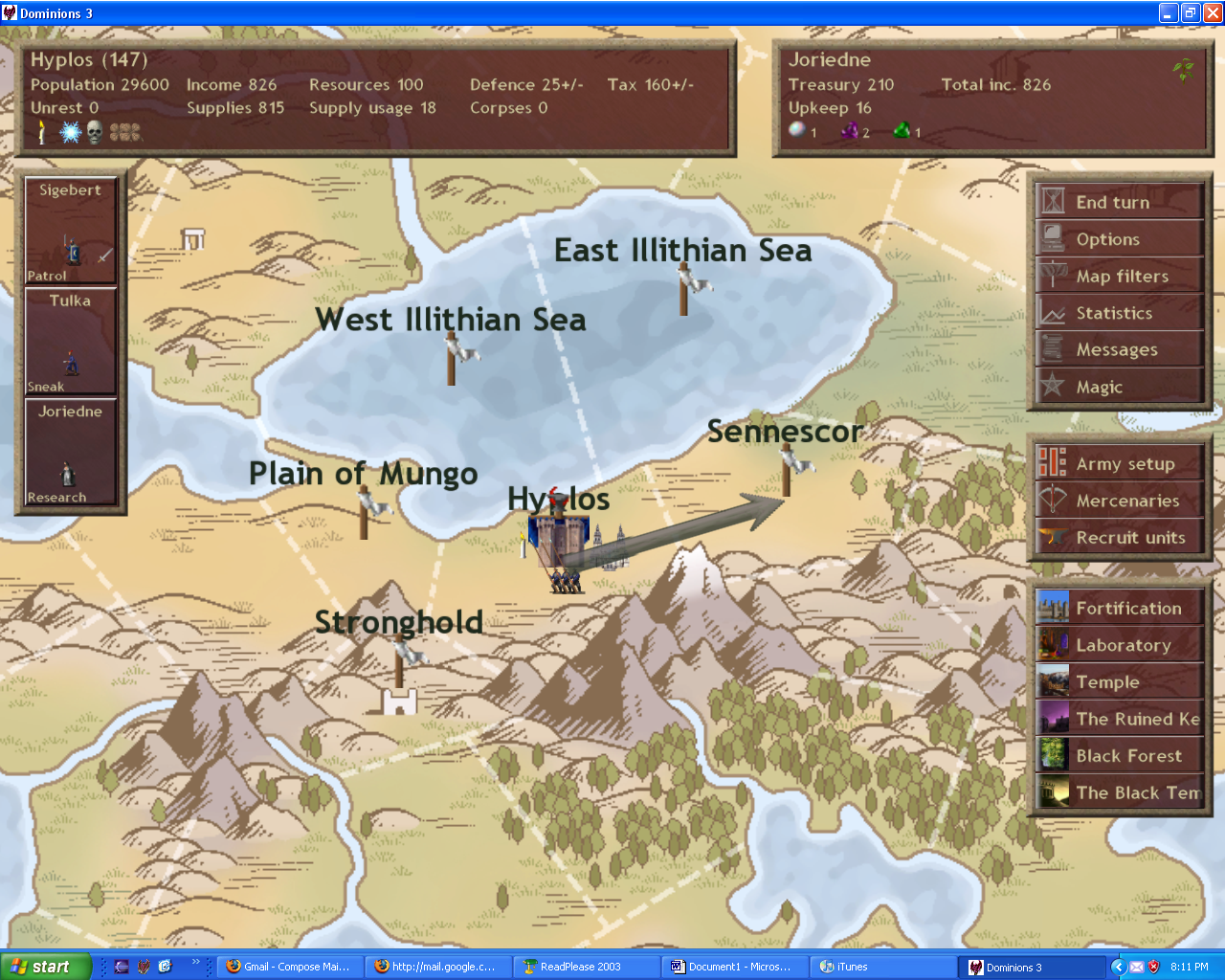Viewport: 1225px width, 980px height.
Task: Open the Statistics screen
Action: coord(1118,313)
